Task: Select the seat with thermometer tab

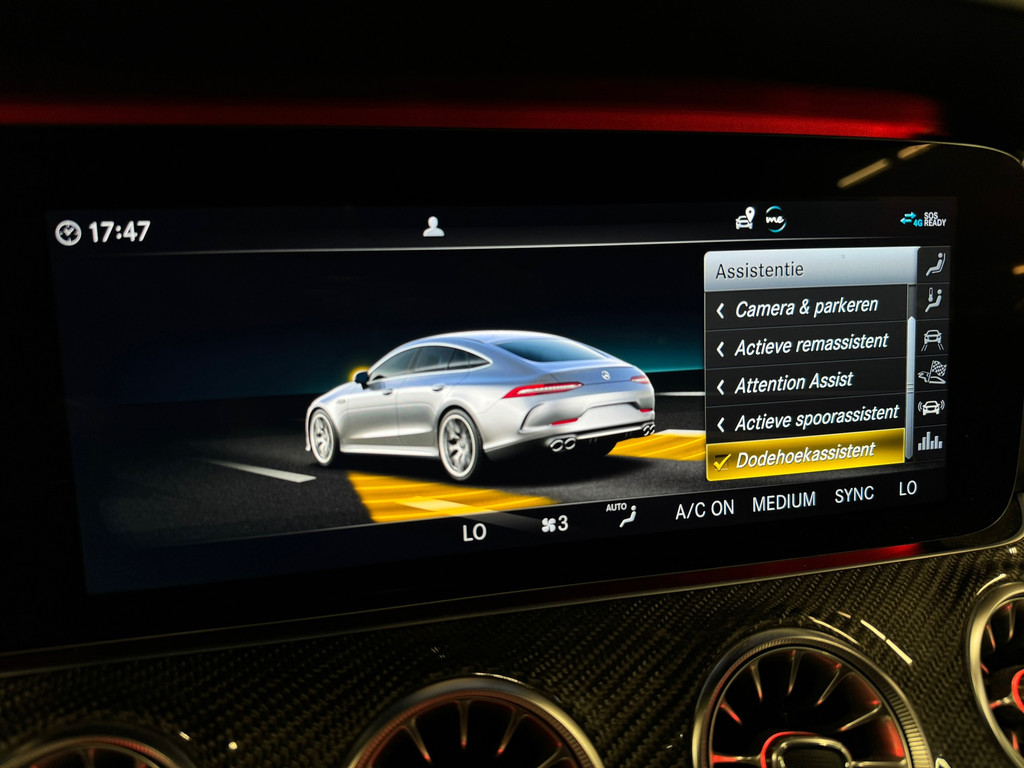Action: click(x=933, y=299)
